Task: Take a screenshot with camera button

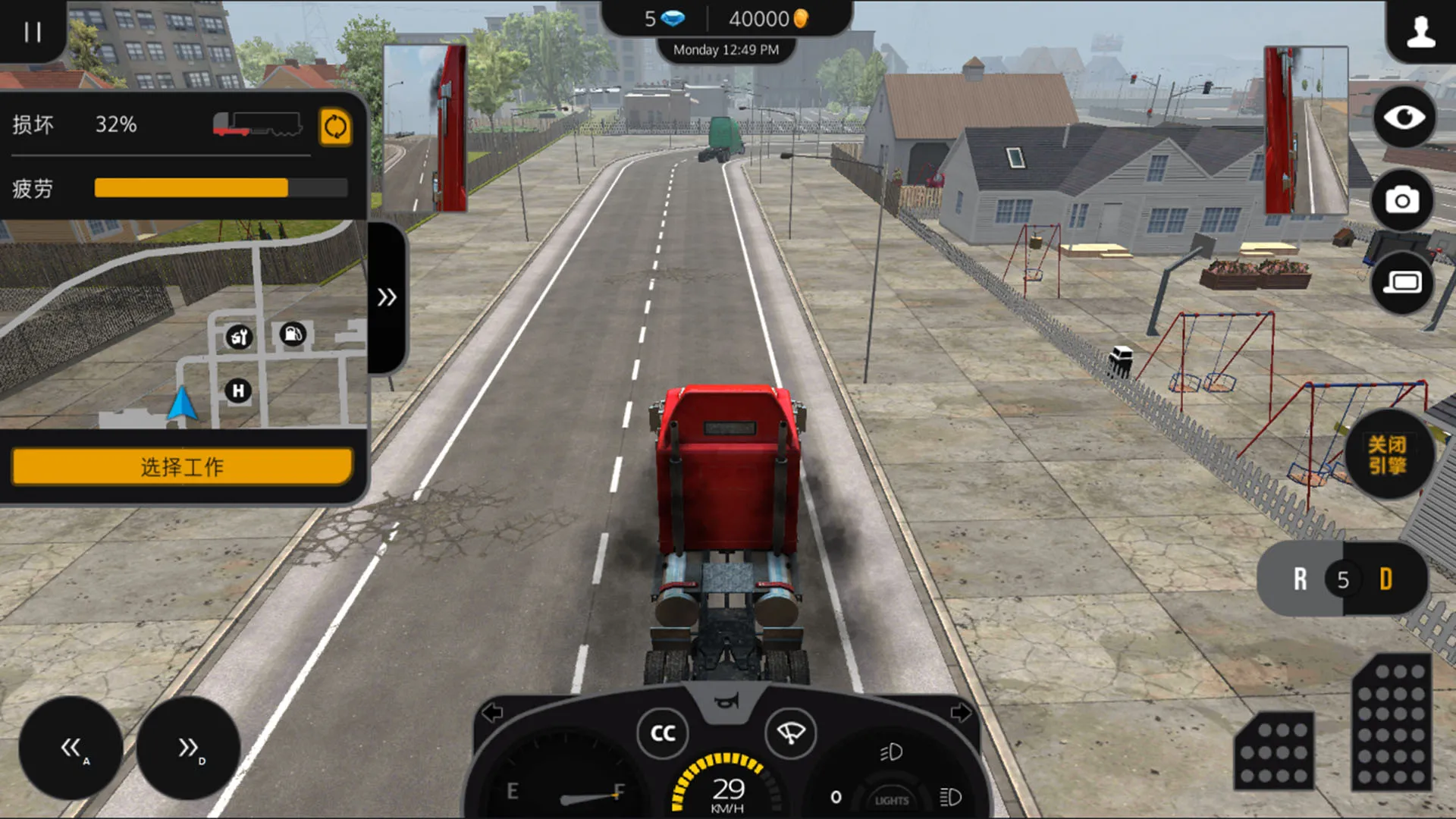Action: (x=1402, y=200)
